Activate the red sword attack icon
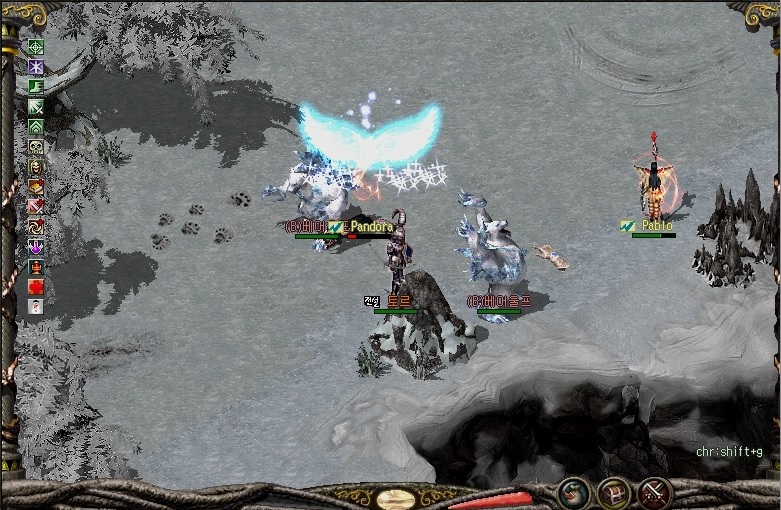This screenshot has height=510, width=781. (36, 207)
